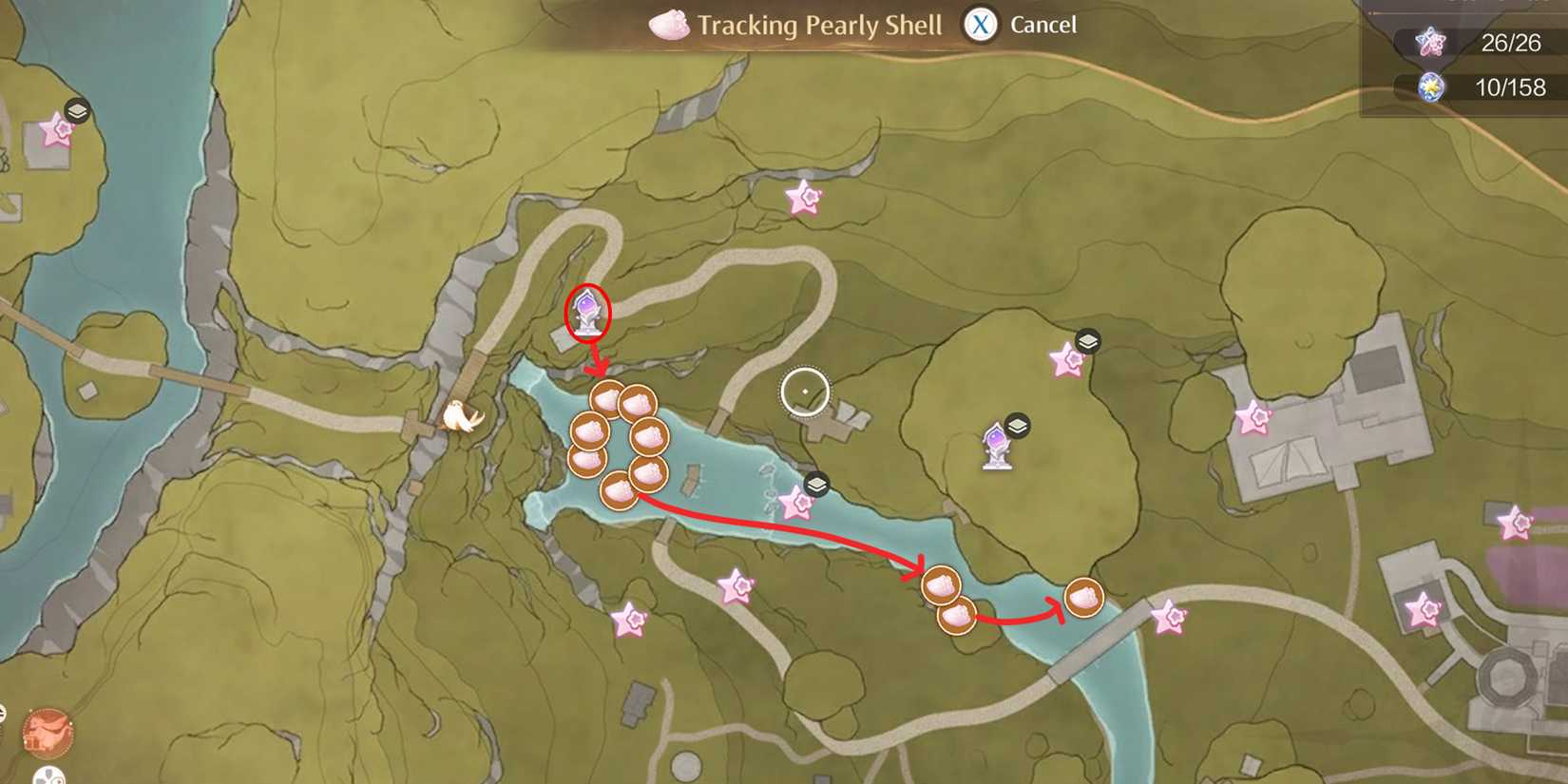The image size is (1568, 784).
Task: Click the chest stack icon along the riverbank
Action: tap(815, 483)
